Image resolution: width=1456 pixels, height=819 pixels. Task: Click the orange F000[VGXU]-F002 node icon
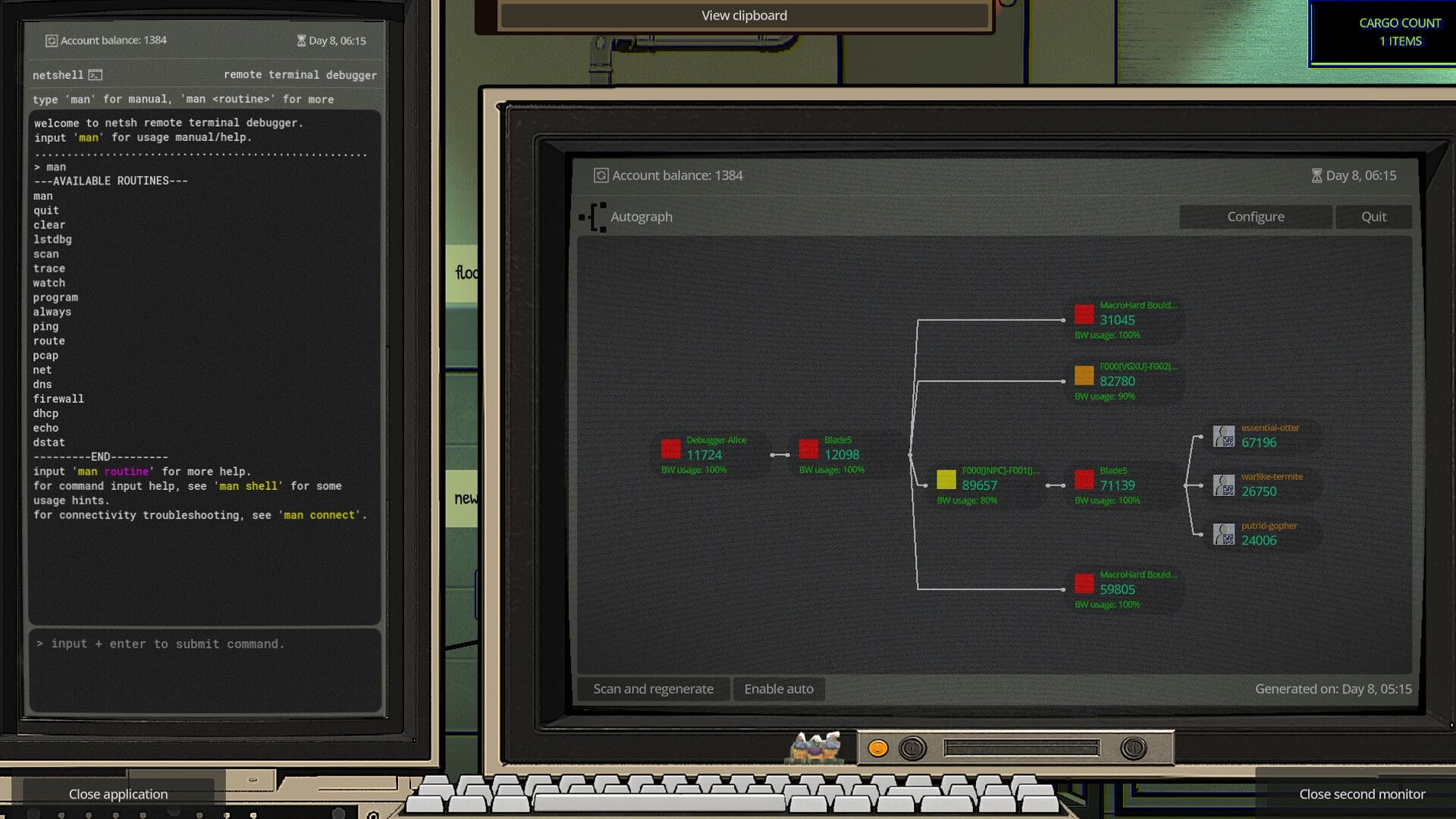1086,373
